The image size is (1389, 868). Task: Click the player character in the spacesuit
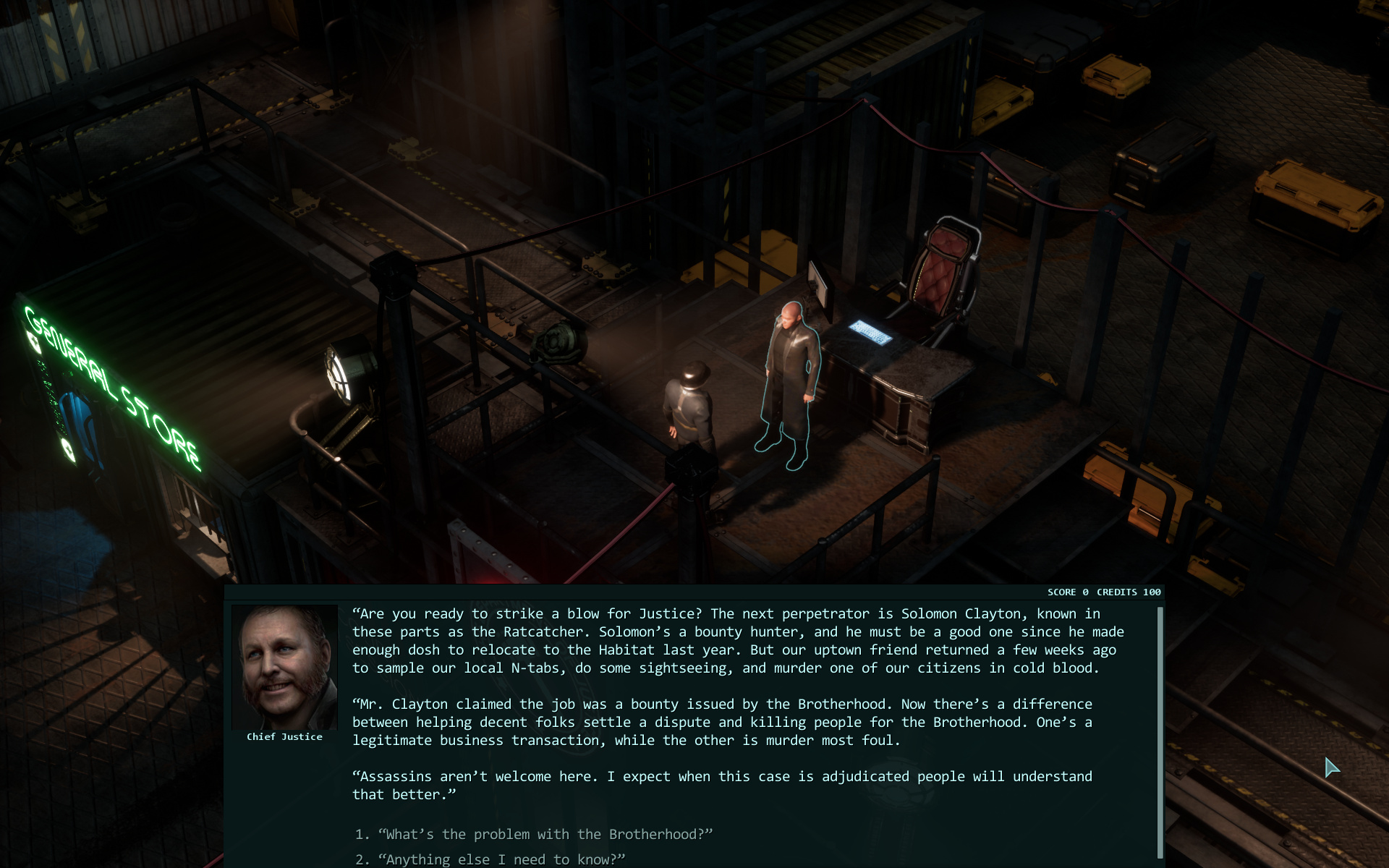[x=689, y=405]
